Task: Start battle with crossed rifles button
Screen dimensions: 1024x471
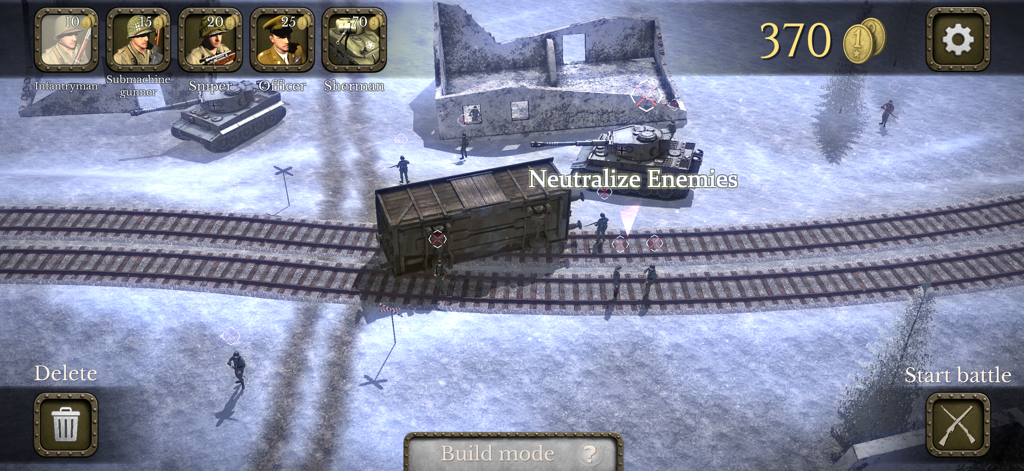Action: [x=957, y=424]
